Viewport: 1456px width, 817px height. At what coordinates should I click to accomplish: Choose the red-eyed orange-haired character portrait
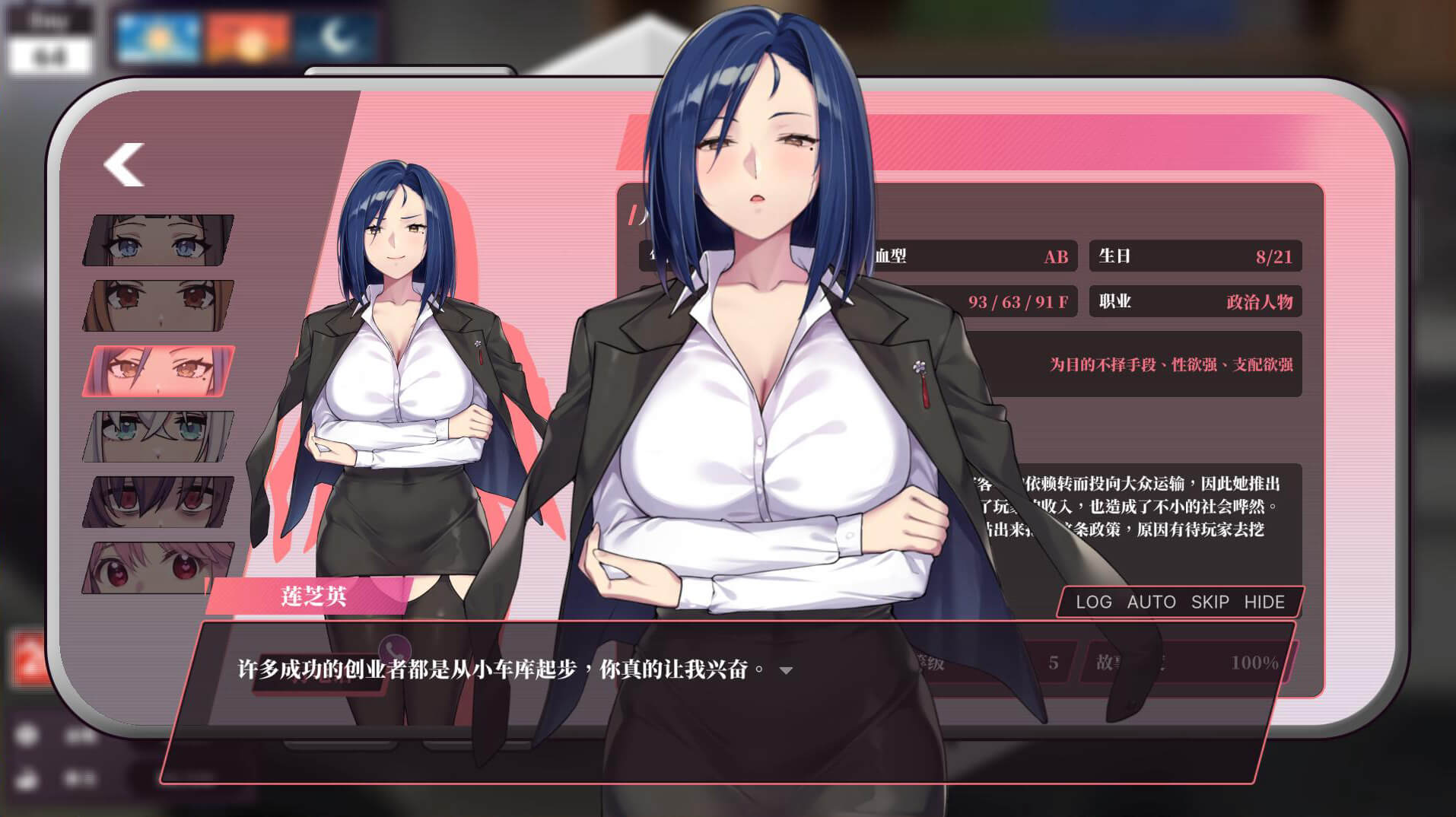pyautogui.click(x=158, y=306)
